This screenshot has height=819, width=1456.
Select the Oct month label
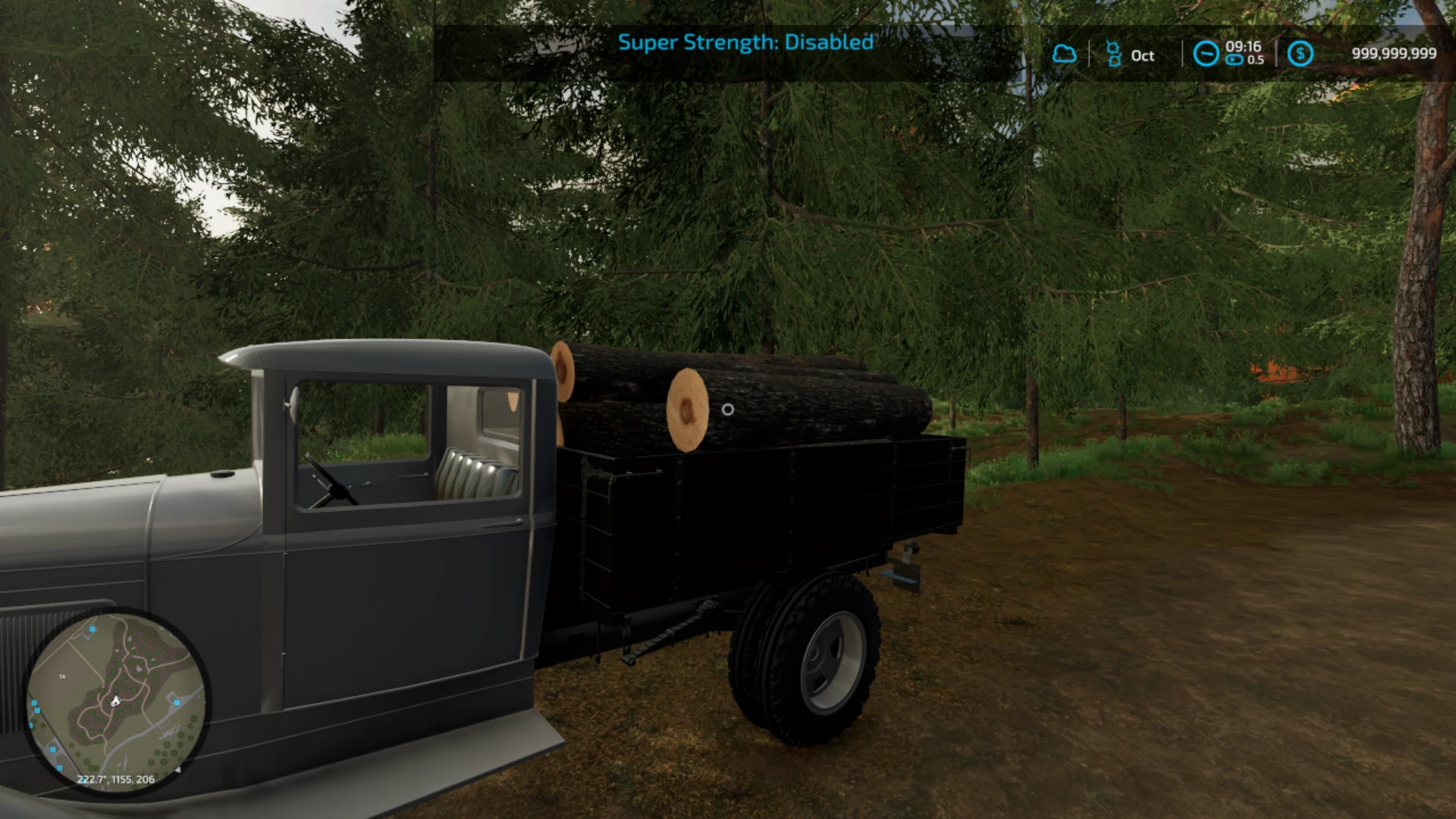click(x=1143, y=55)
